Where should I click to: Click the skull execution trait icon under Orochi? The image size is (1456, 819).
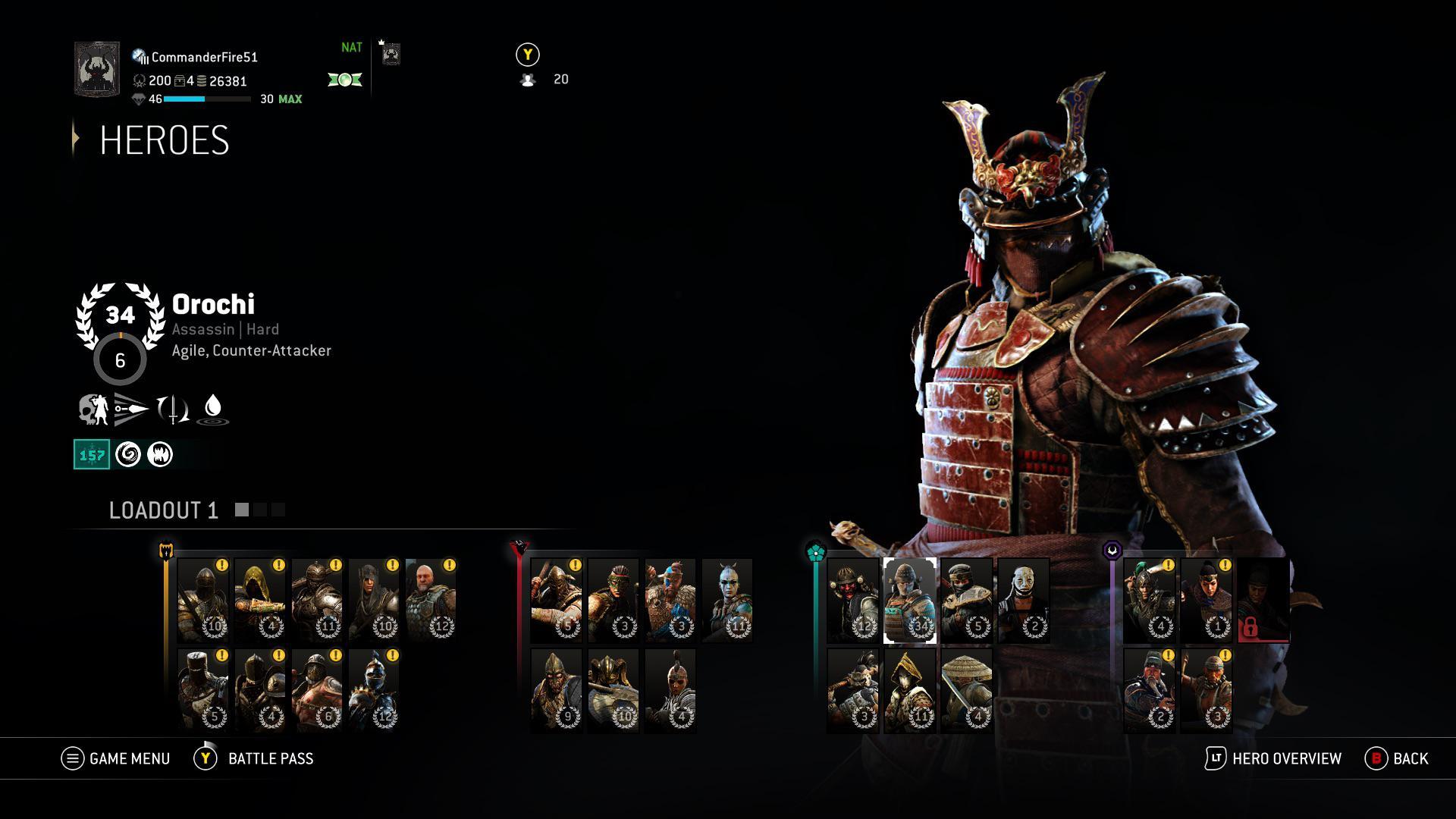(93, 408)
